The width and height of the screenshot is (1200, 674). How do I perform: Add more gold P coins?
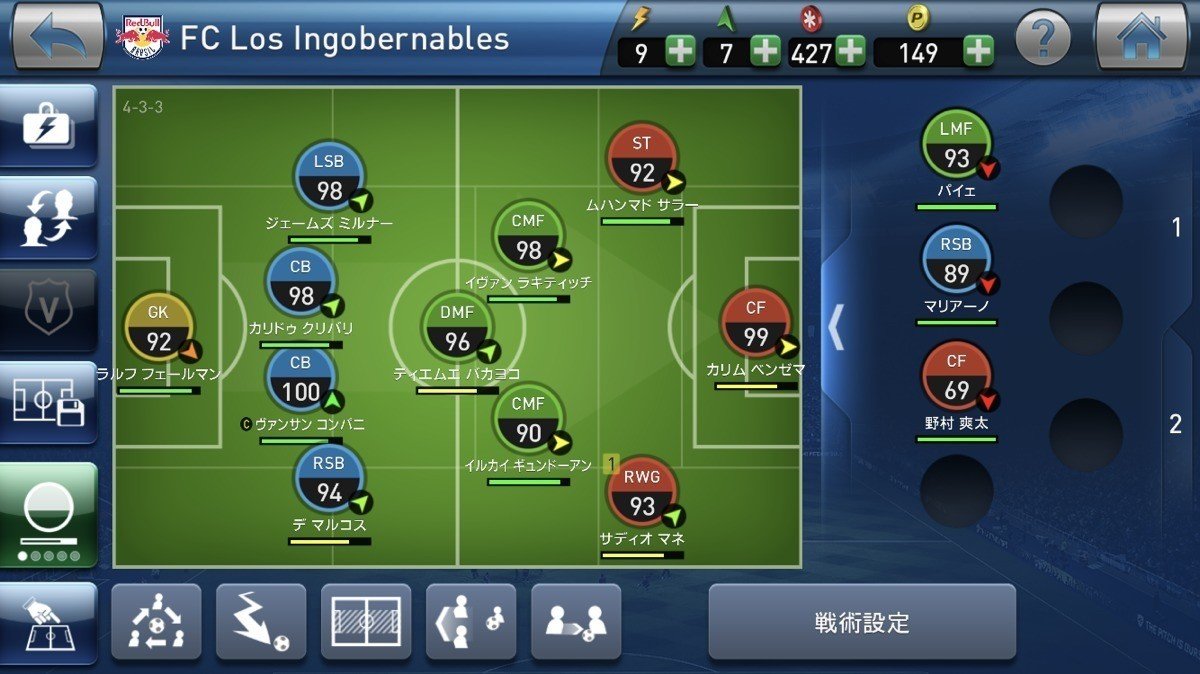pos(978,51)
